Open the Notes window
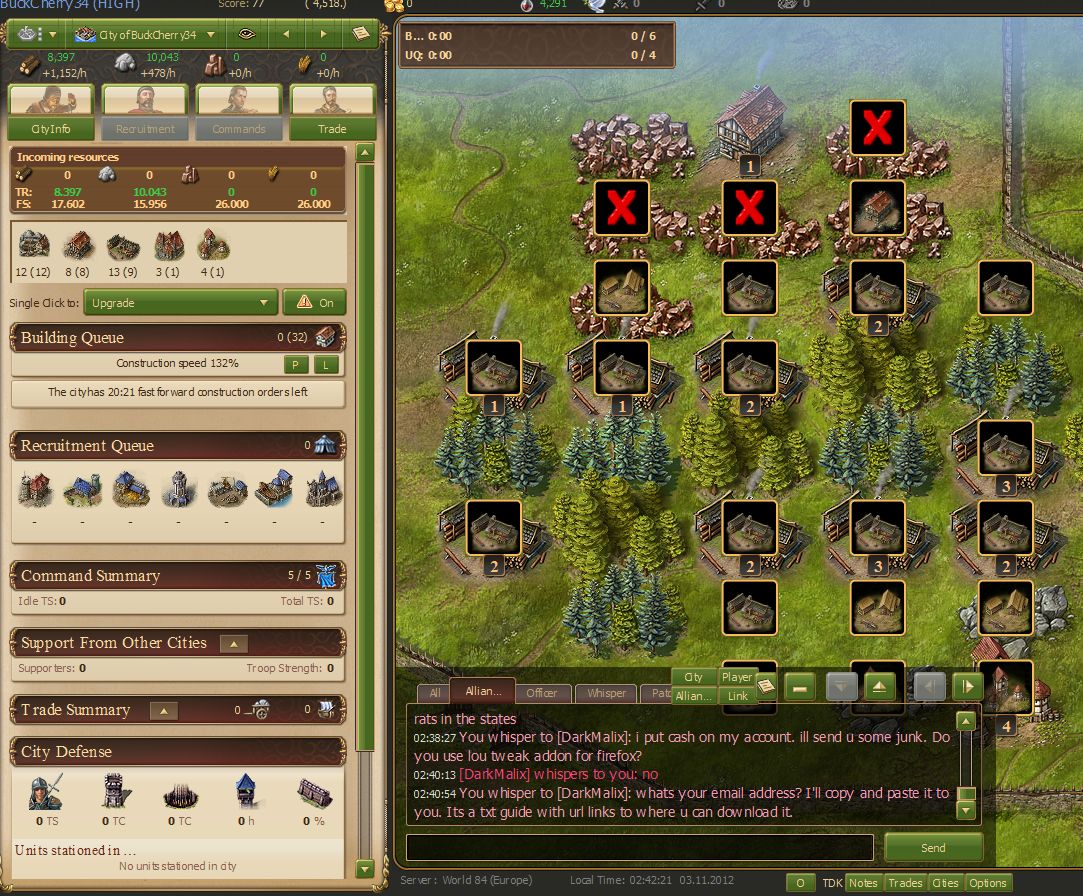Image resolution: width=1083 pixels, height=896 pixels. pos(863,883)
